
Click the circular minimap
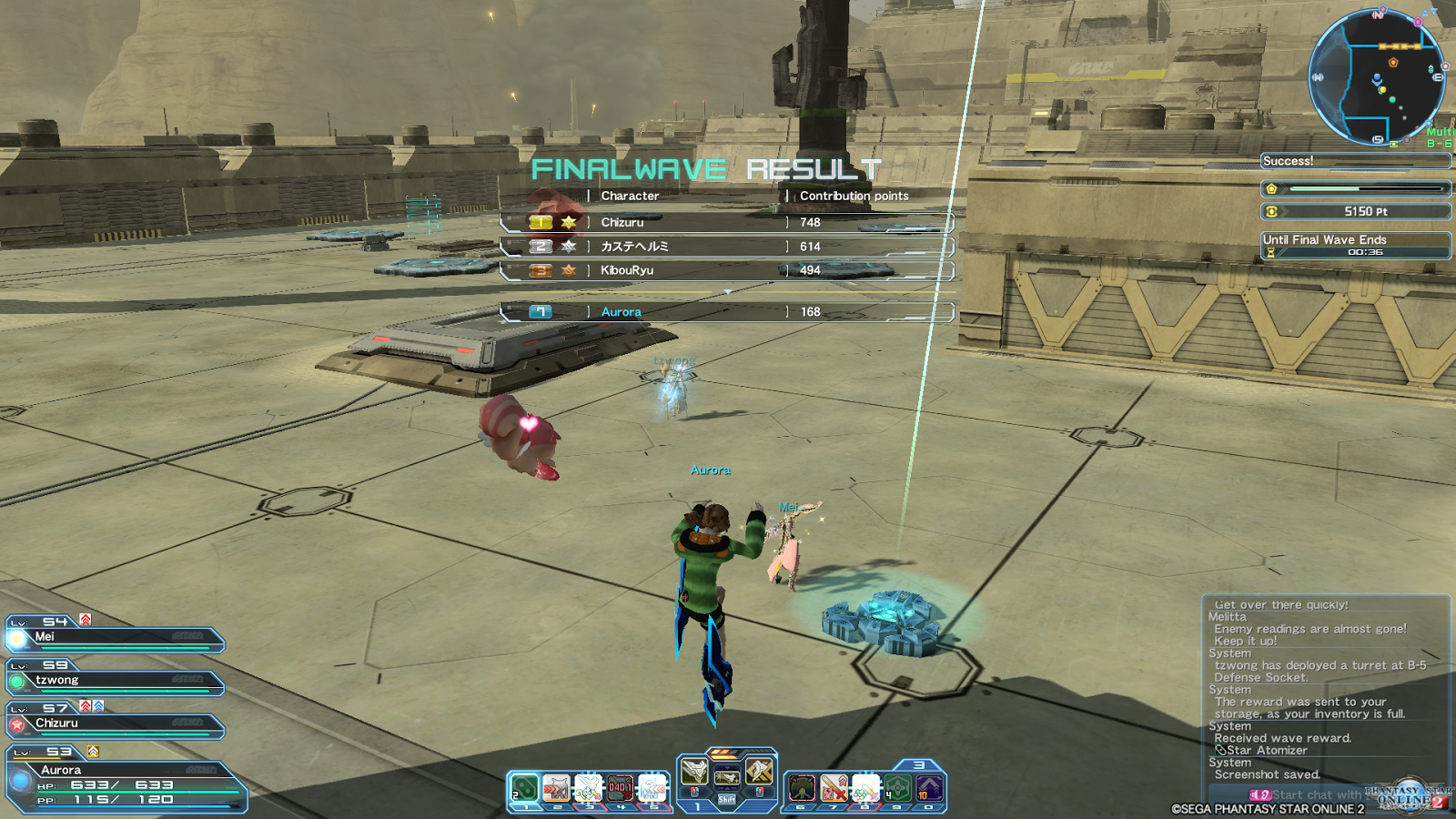click(x=1376, y=78)
